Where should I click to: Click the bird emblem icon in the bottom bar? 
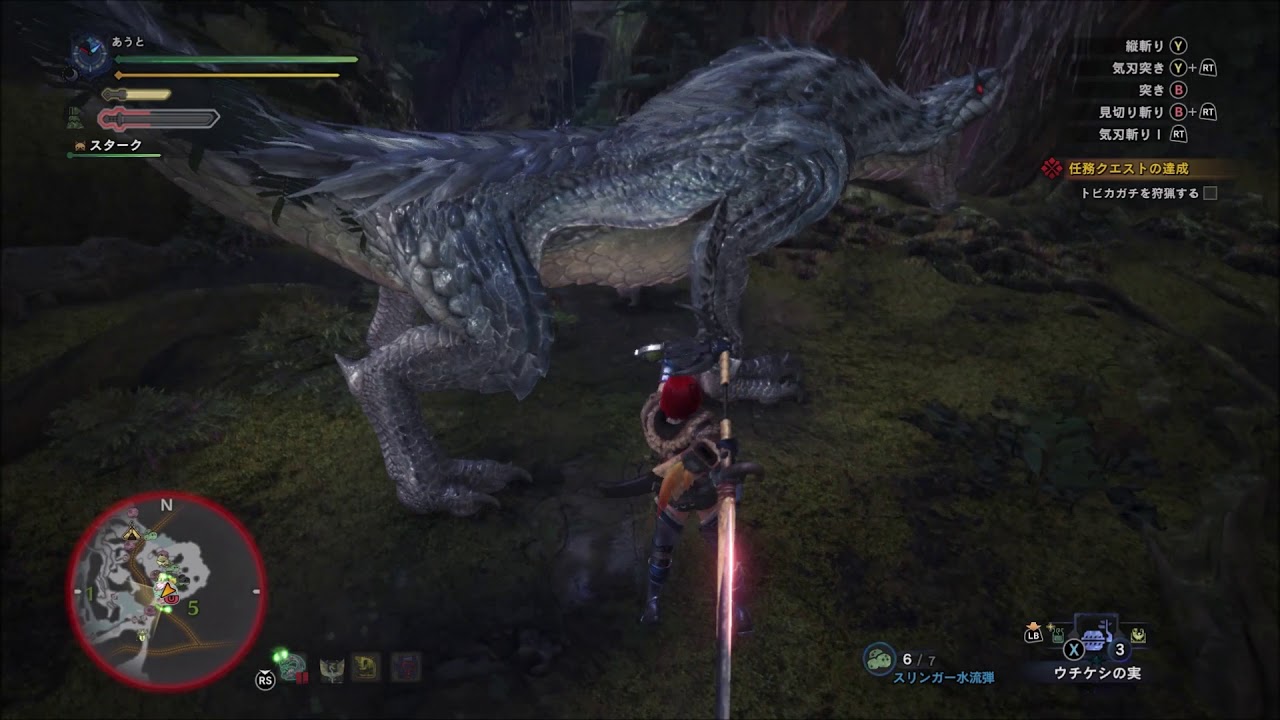(331, 668)
